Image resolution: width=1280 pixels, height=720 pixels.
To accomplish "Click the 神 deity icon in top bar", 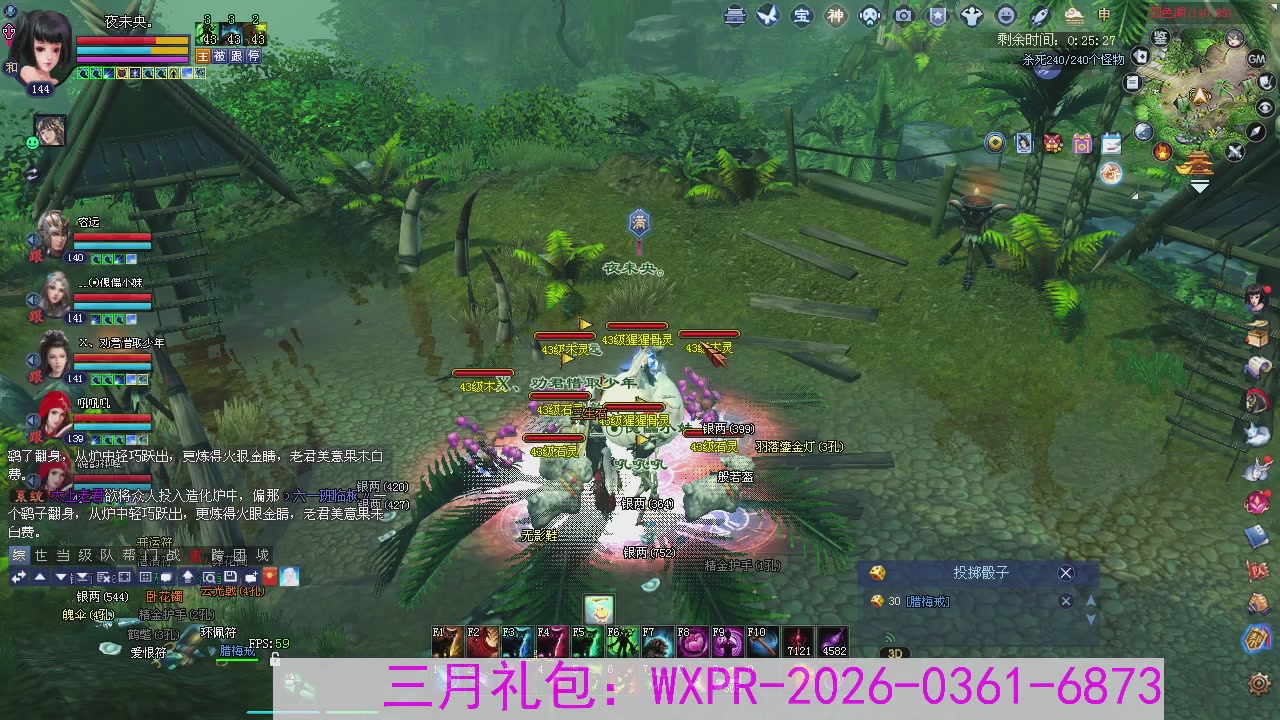I will coord(835,15).
